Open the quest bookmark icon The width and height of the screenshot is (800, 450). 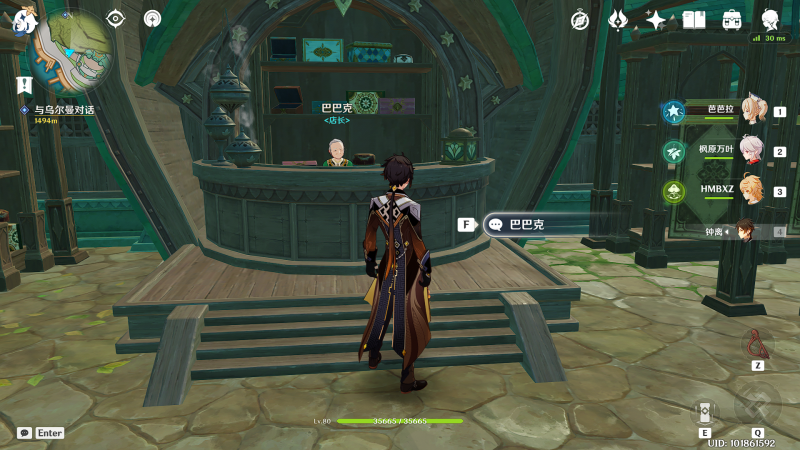coord(24,85)
